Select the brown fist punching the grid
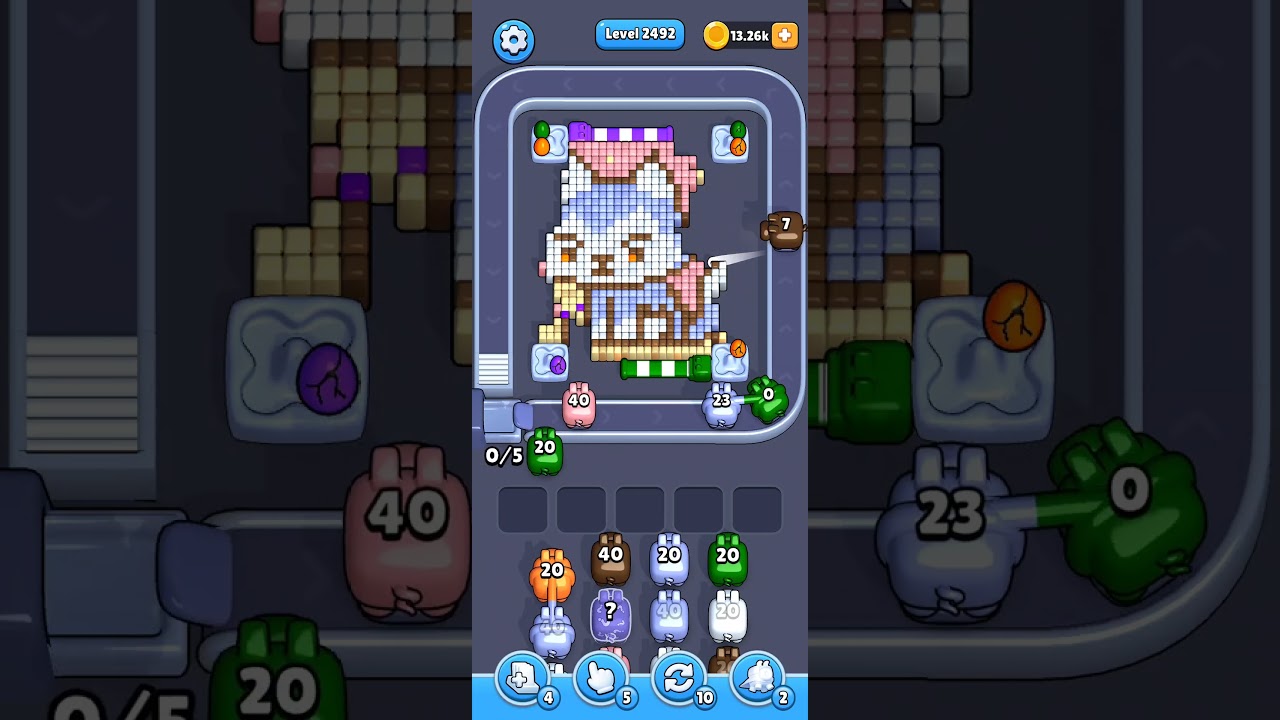Image resolution: width=1280 pixels, height=720 pixels. 784,232
